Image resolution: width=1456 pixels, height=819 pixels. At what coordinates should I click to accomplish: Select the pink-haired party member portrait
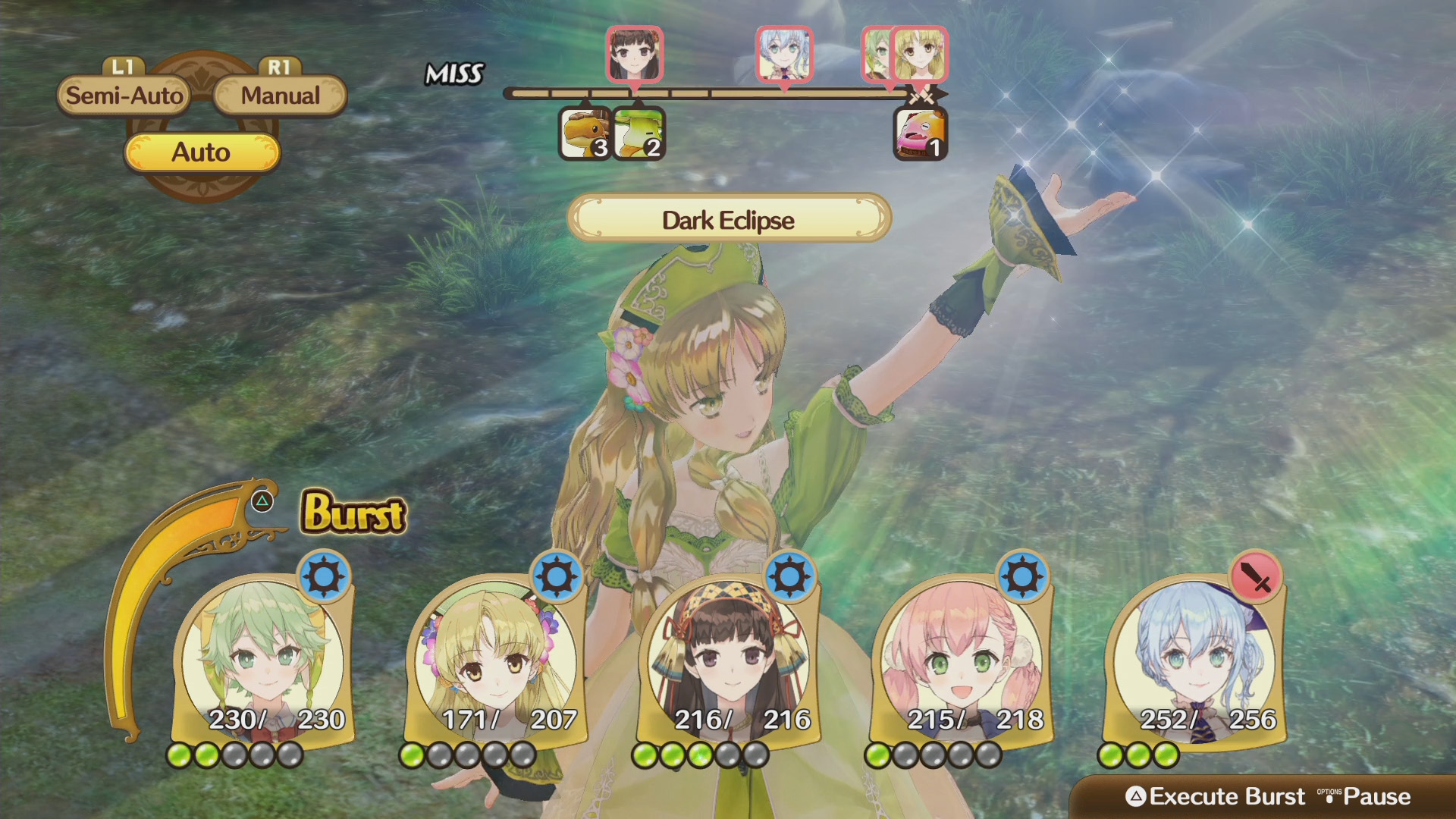pos(960,660)
